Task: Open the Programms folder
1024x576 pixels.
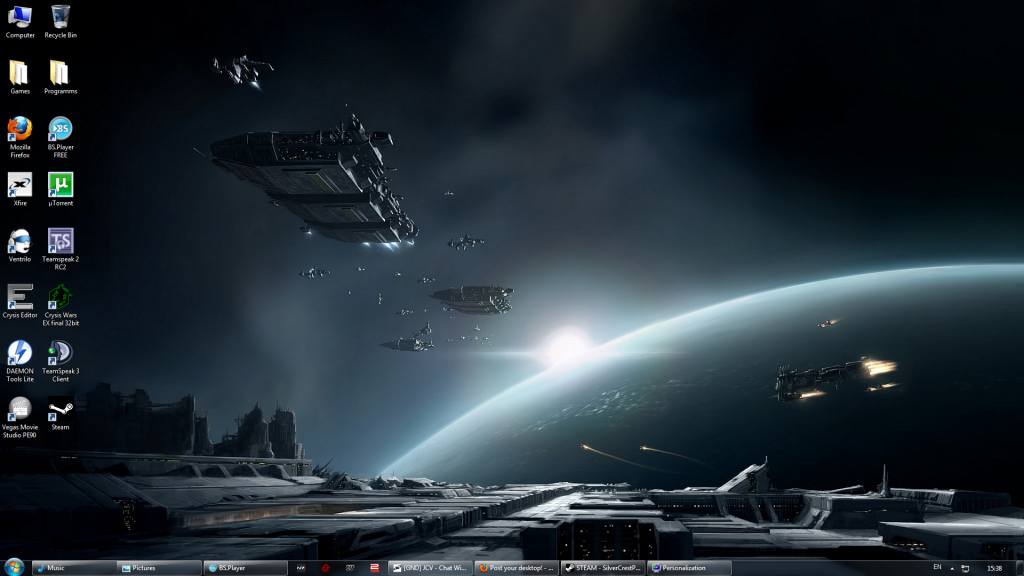Action: click(x=60, y=73)
